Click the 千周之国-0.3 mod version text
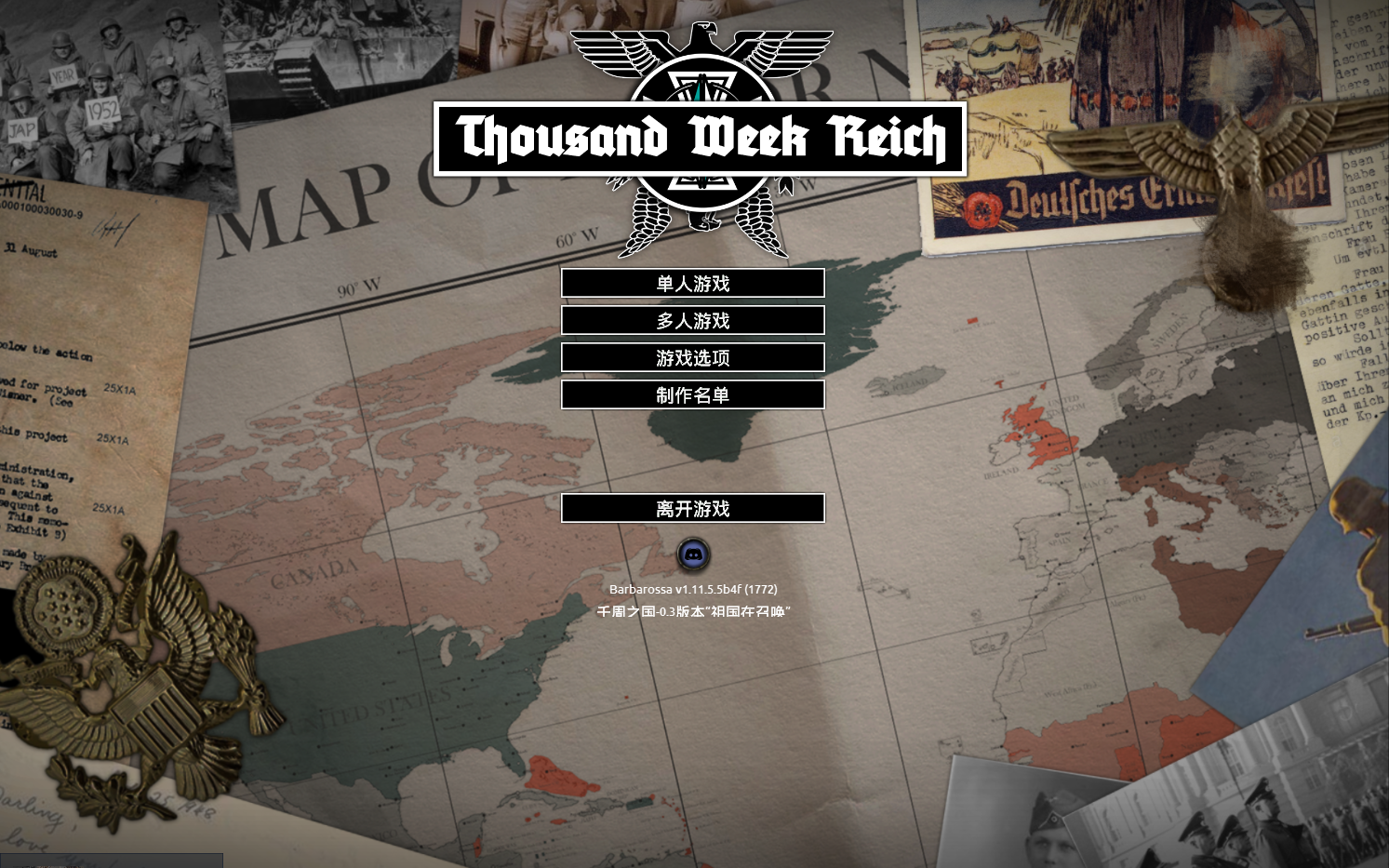The image size is (1389, 868). click(696, 612)
